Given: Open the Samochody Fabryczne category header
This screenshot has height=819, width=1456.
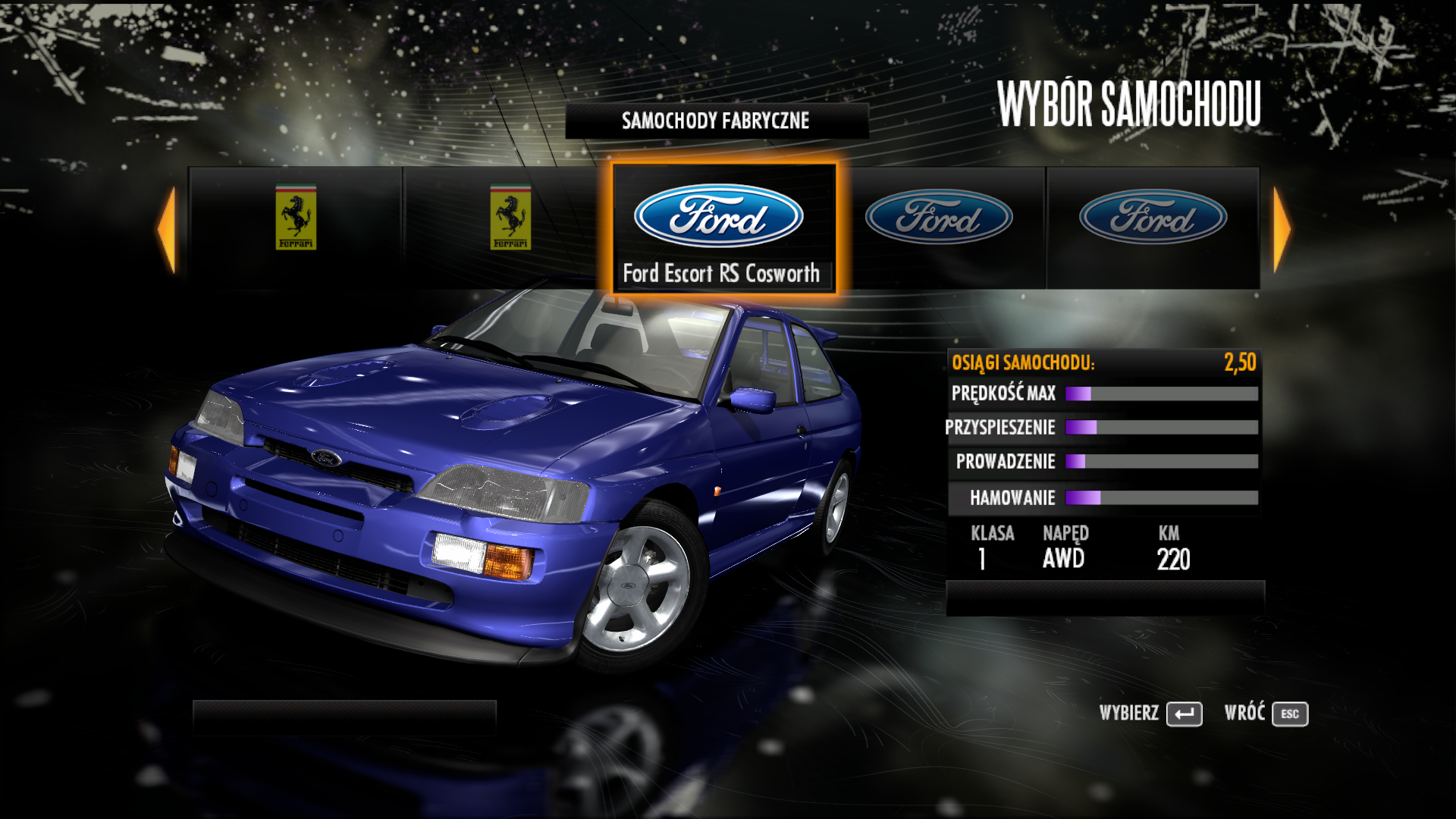Looking at the screenshot, I should 716,121.
